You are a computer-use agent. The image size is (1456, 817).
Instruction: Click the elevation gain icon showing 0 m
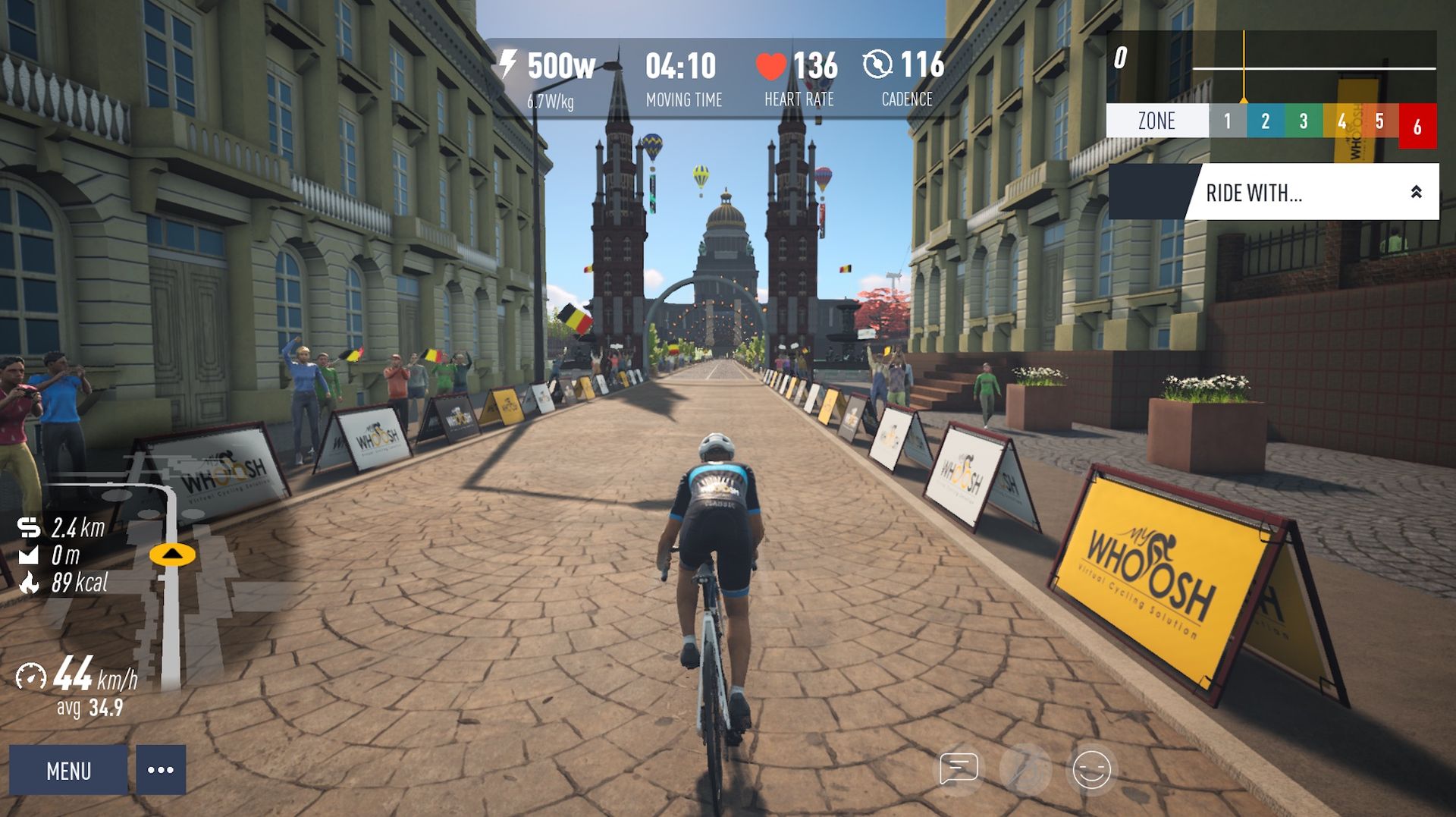point(30,555)
